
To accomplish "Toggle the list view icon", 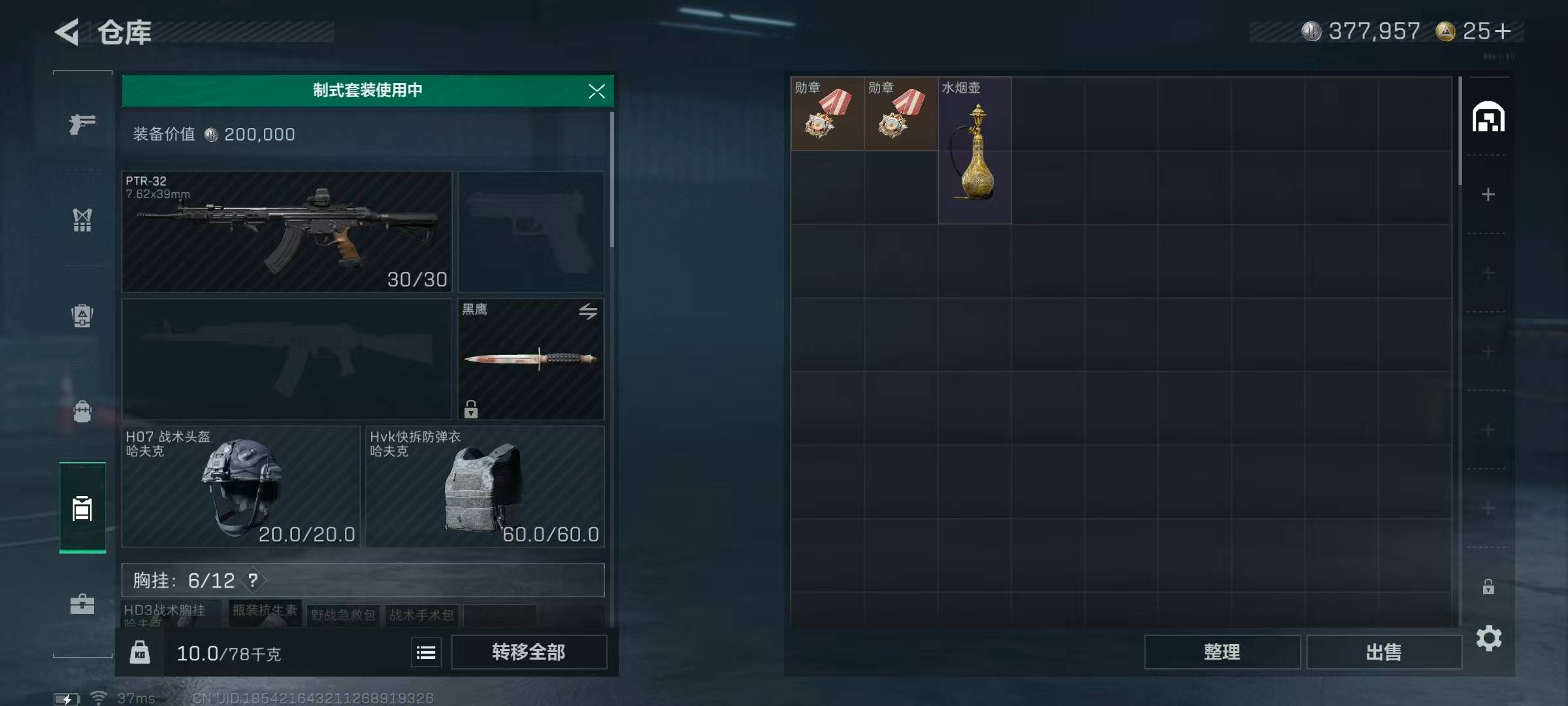I will point(426,652).
